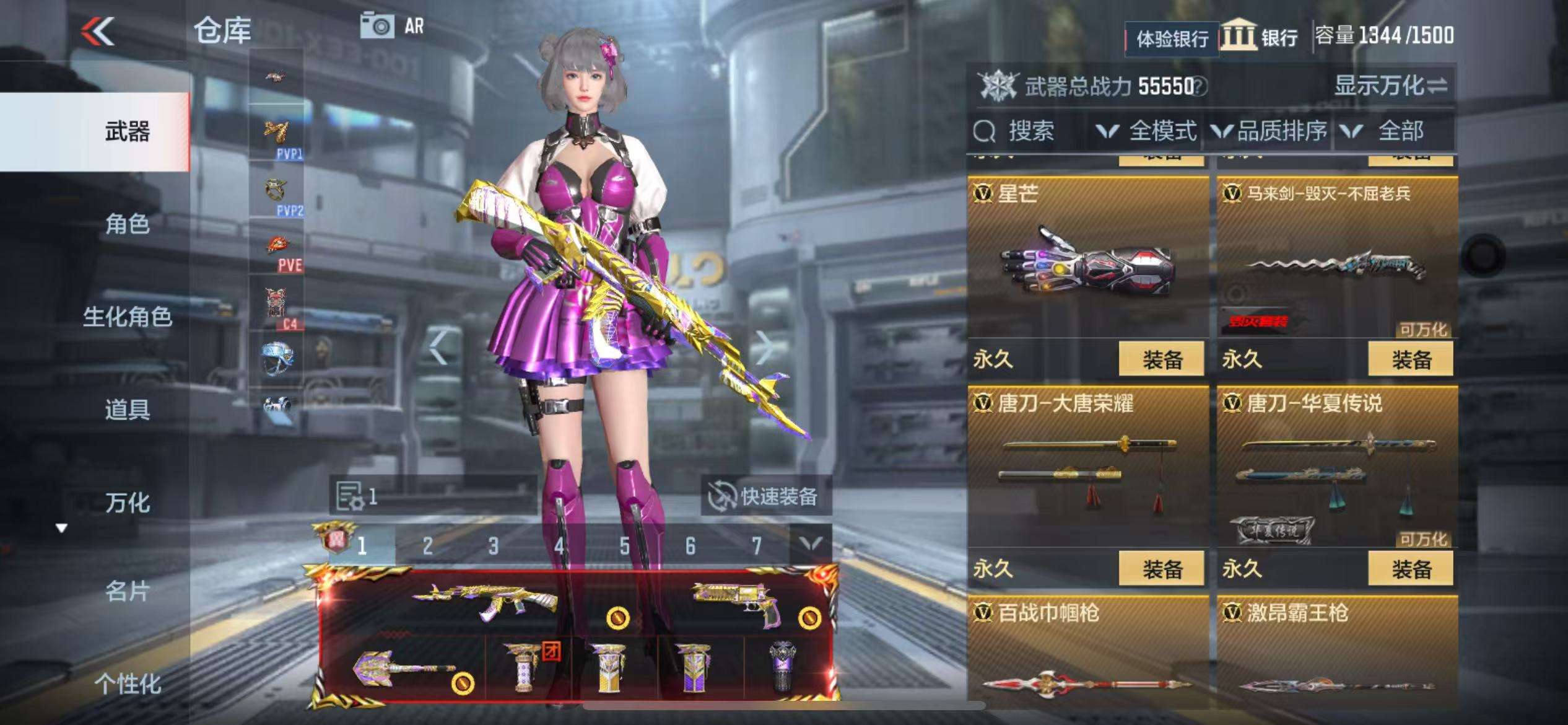Toggle 显示万化 display switch
Viewport: 1568px width, 725px height.
(1390, 86)
